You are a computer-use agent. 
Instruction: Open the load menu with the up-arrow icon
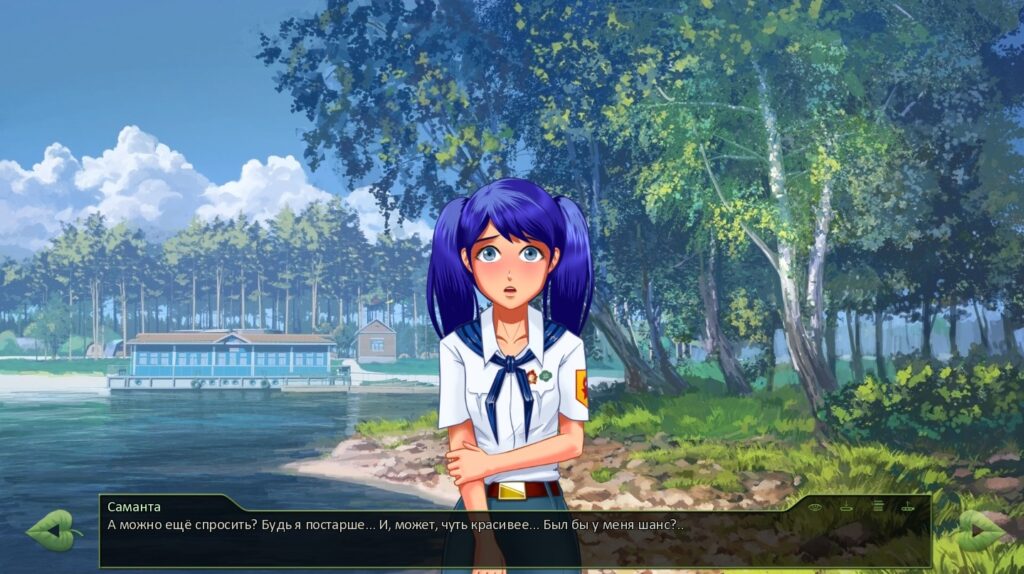[x=907, y=506]
